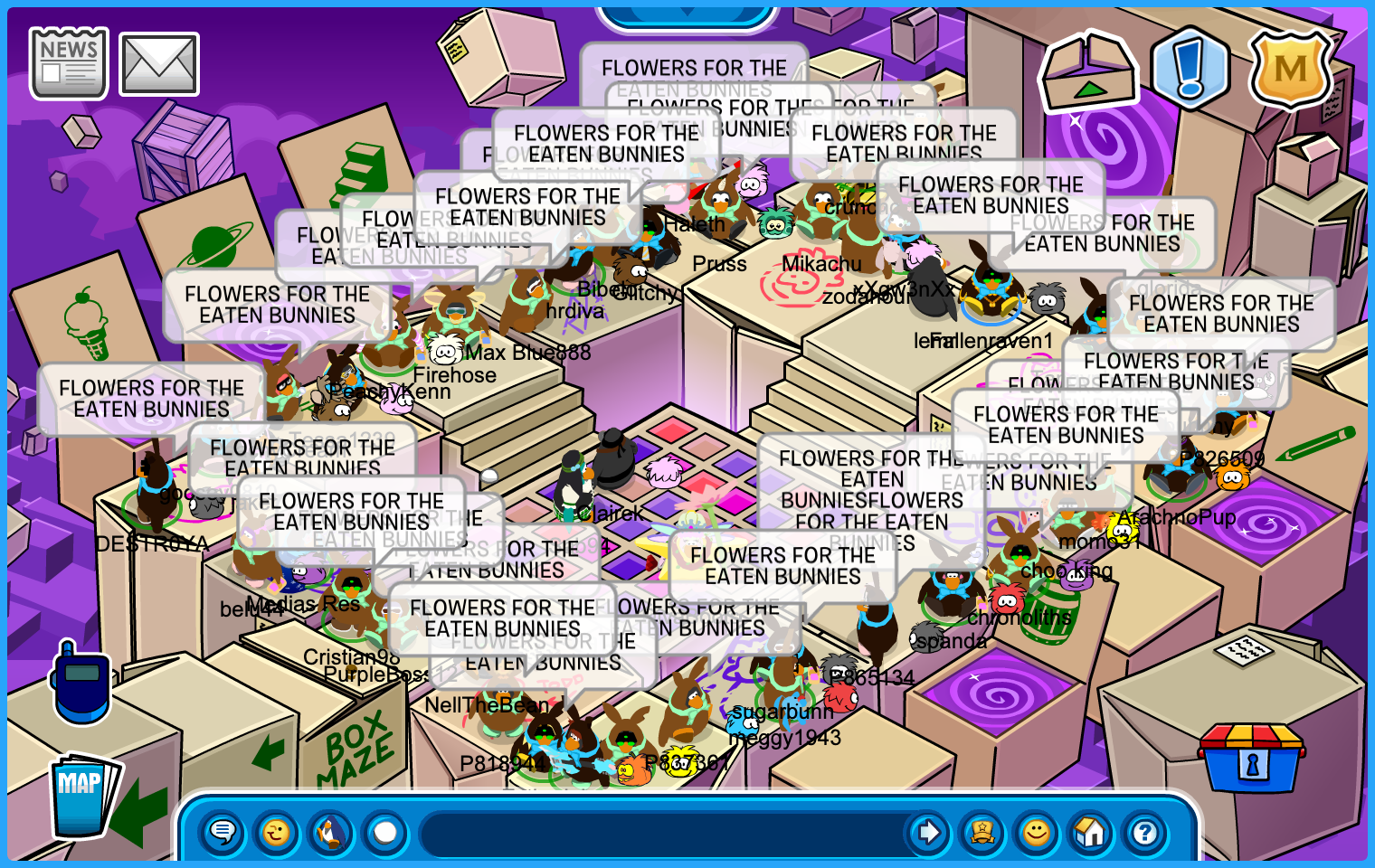Open your player card star badge
Screen dimensions: 1375x868
pyautogui.click(x=982, y=832)
